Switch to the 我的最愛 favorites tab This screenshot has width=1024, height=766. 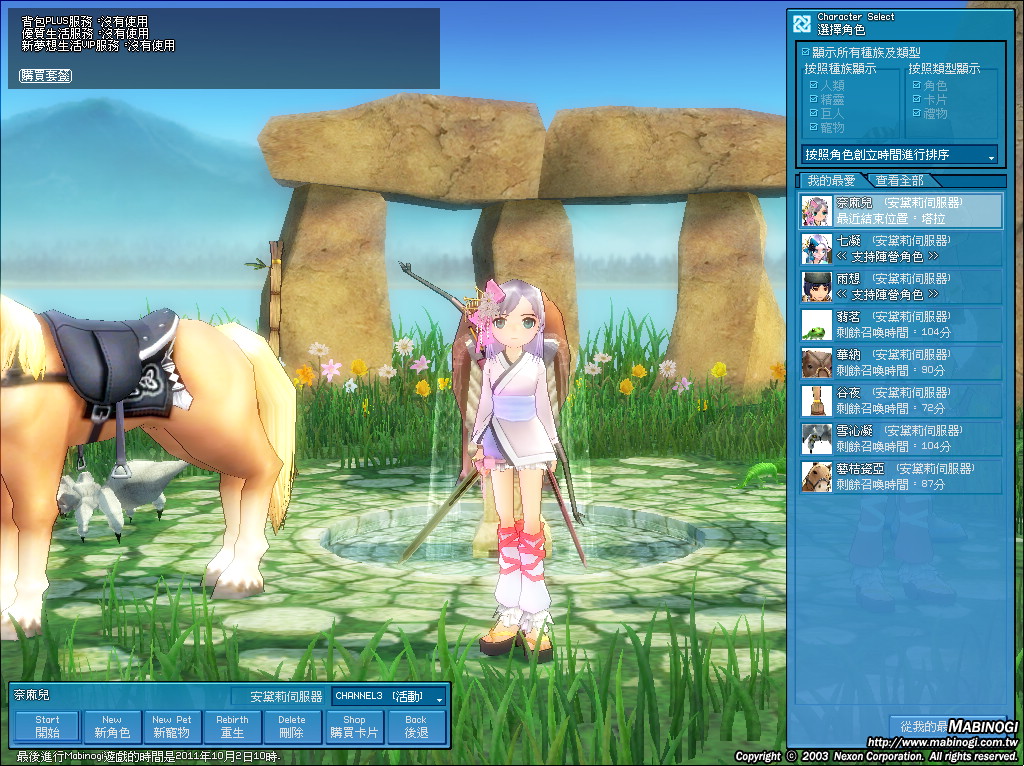click(831, 181)
